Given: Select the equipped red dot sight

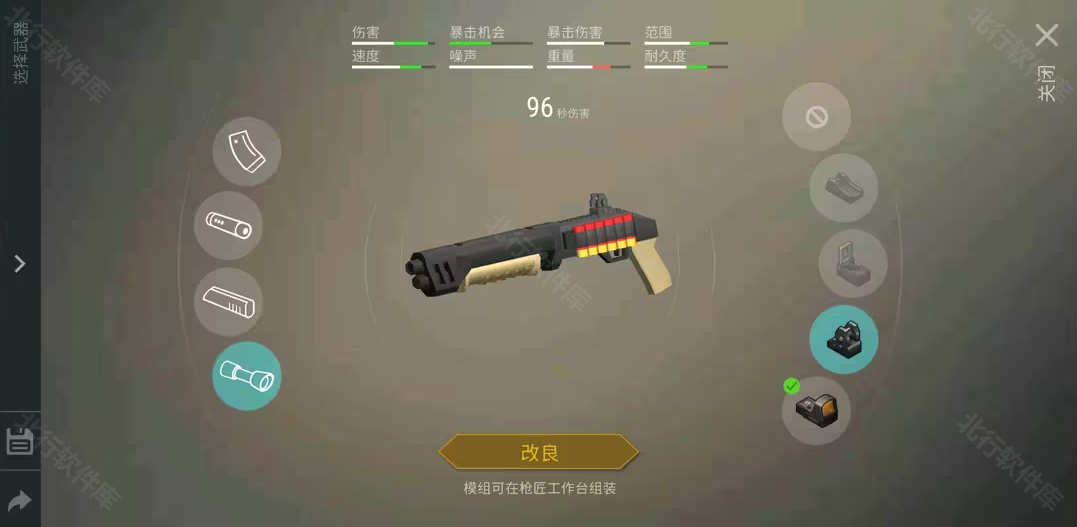Looking at the screenshot, I should tap(816, 410).
